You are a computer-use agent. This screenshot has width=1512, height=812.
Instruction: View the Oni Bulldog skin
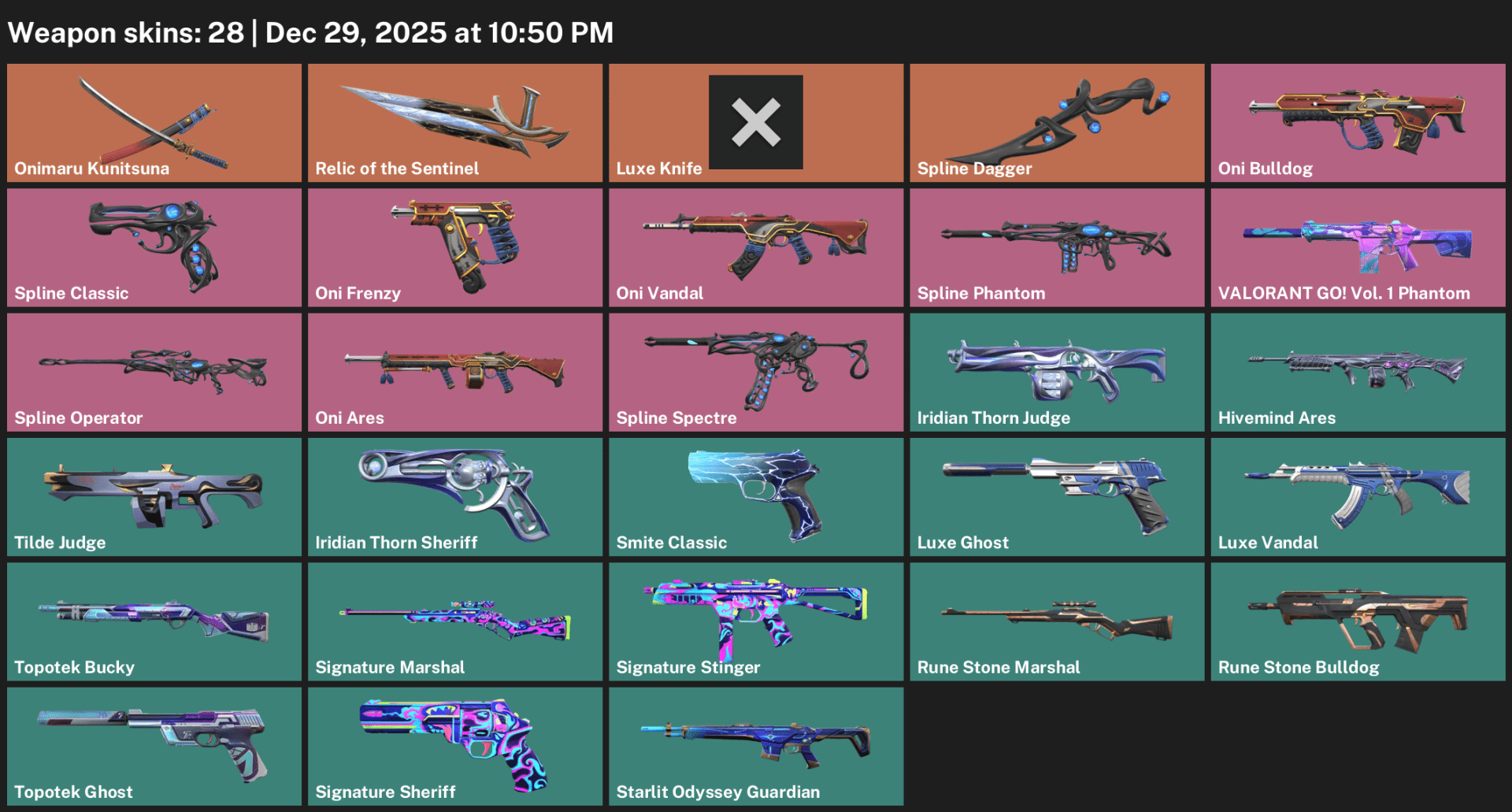tap(1357, 122)
